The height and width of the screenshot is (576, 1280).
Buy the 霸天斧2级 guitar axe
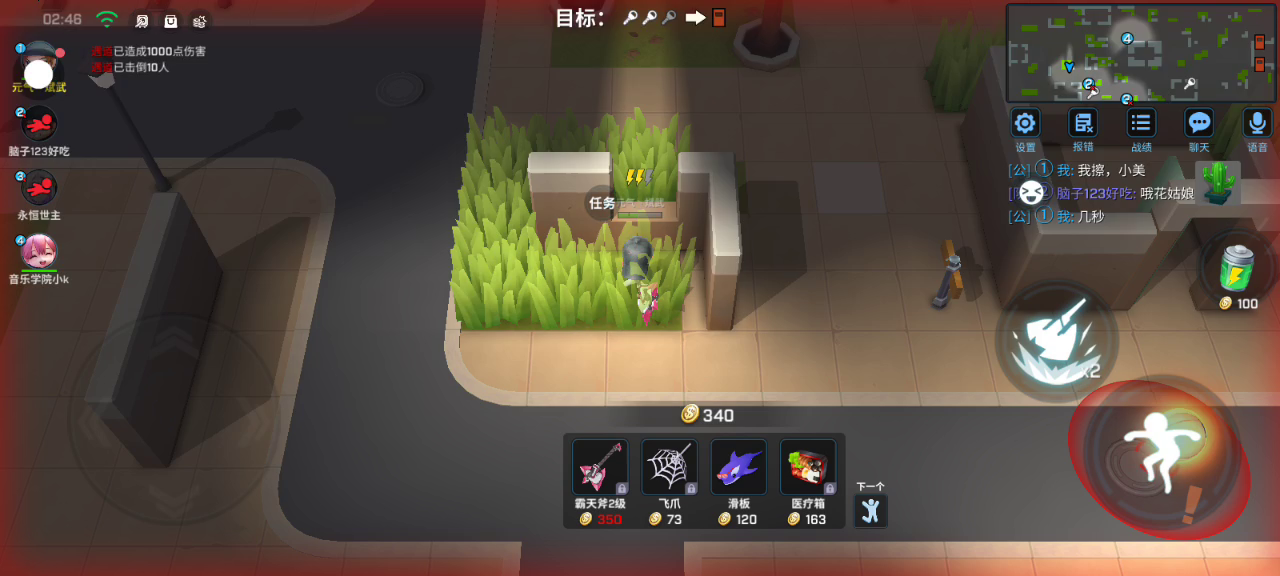pos(599,467)
